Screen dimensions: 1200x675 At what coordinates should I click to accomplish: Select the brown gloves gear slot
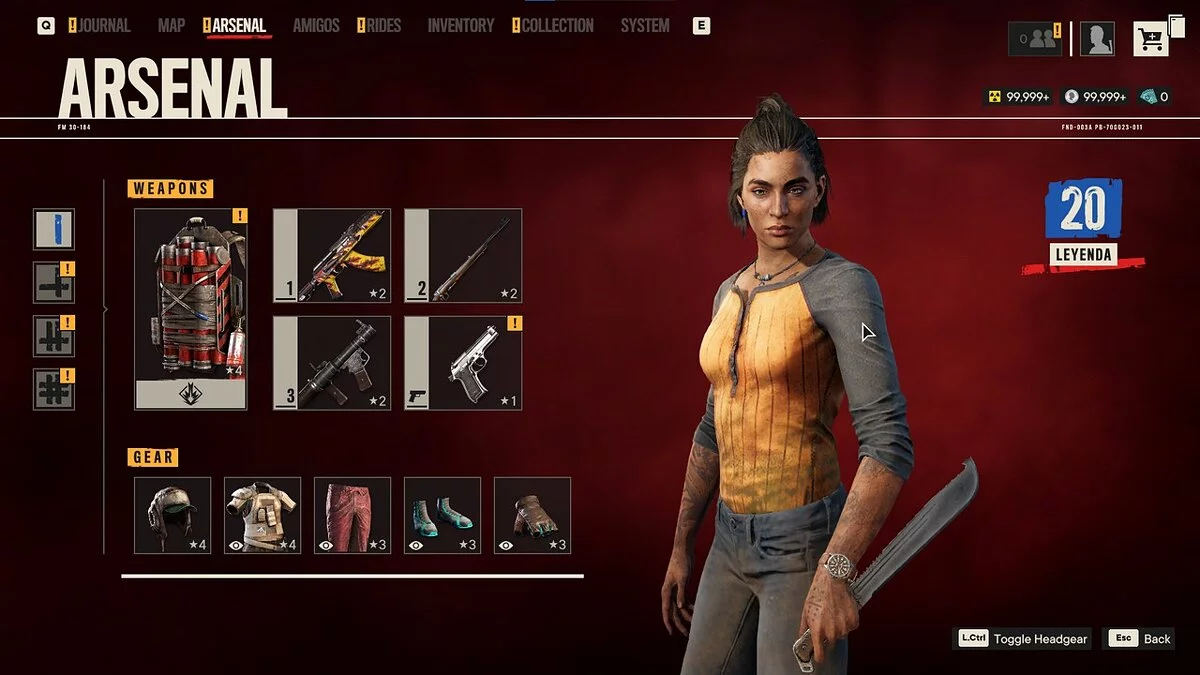[x=532, y=515]
